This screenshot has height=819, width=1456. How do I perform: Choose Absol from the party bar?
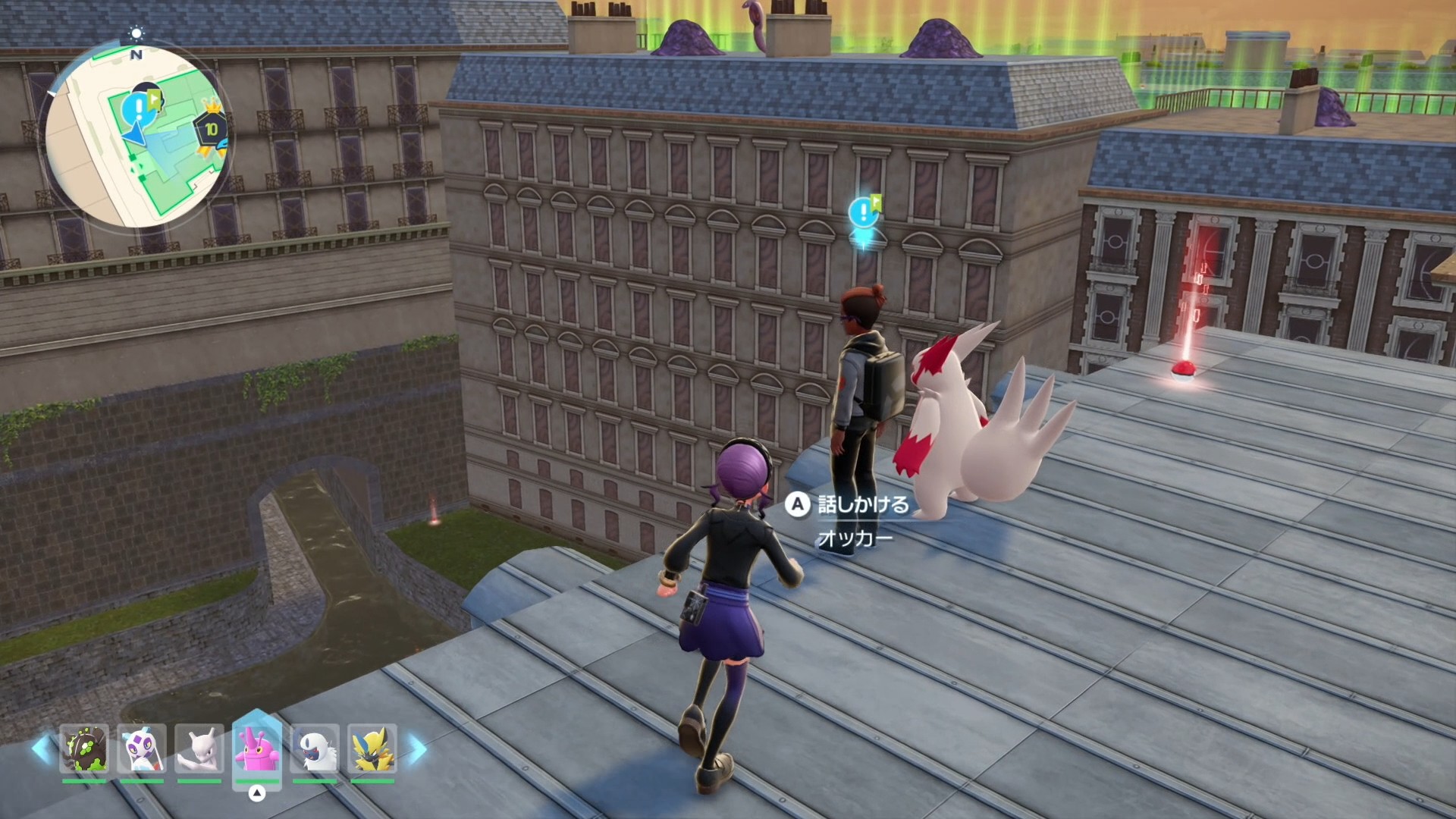point(315,749)
